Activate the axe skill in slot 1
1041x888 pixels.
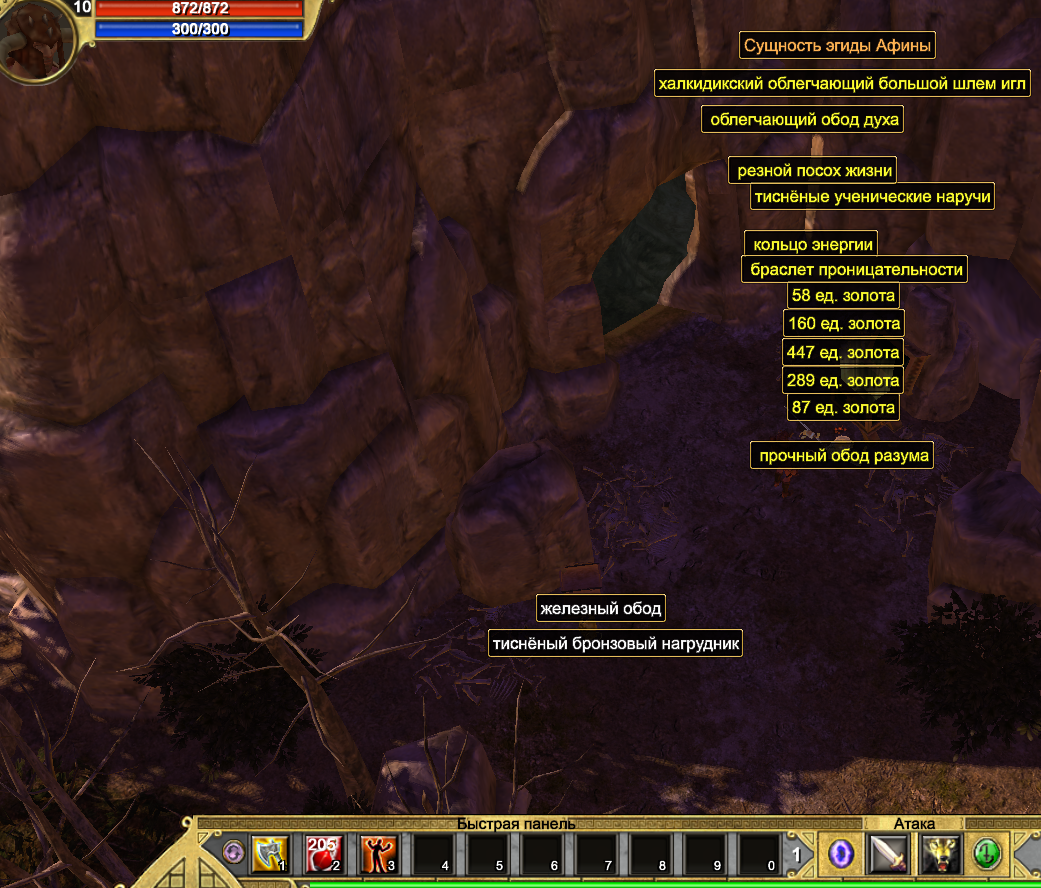tap(270, 853)
